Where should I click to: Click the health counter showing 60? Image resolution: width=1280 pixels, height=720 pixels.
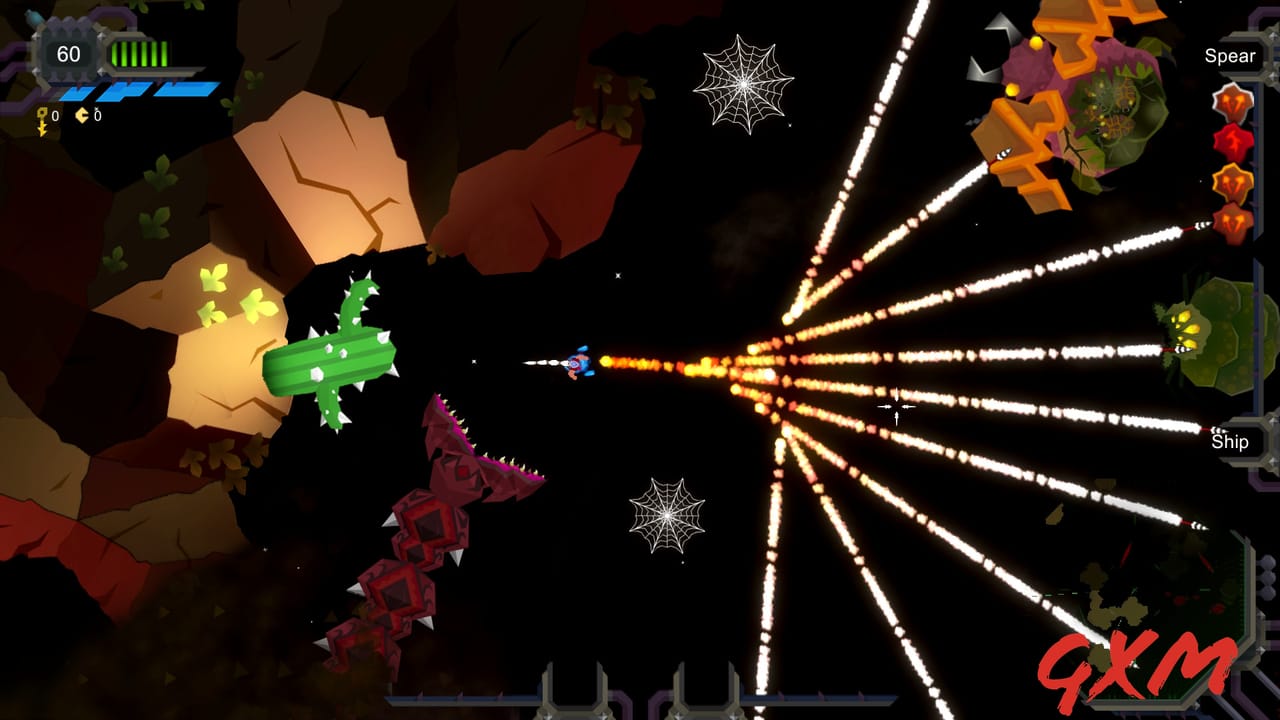tap(68, 53)
